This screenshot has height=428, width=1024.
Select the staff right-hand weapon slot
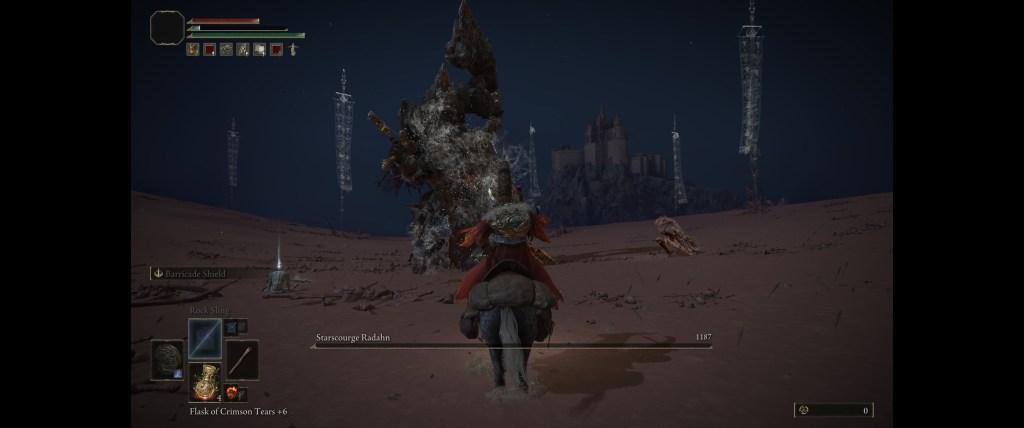click(243, 359)
